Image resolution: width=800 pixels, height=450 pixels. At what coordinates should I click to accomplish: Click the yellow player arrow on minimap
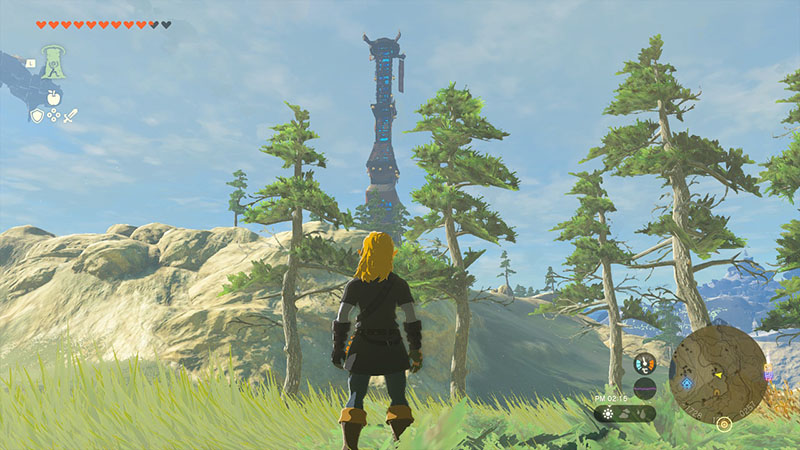tap(718, 375)
